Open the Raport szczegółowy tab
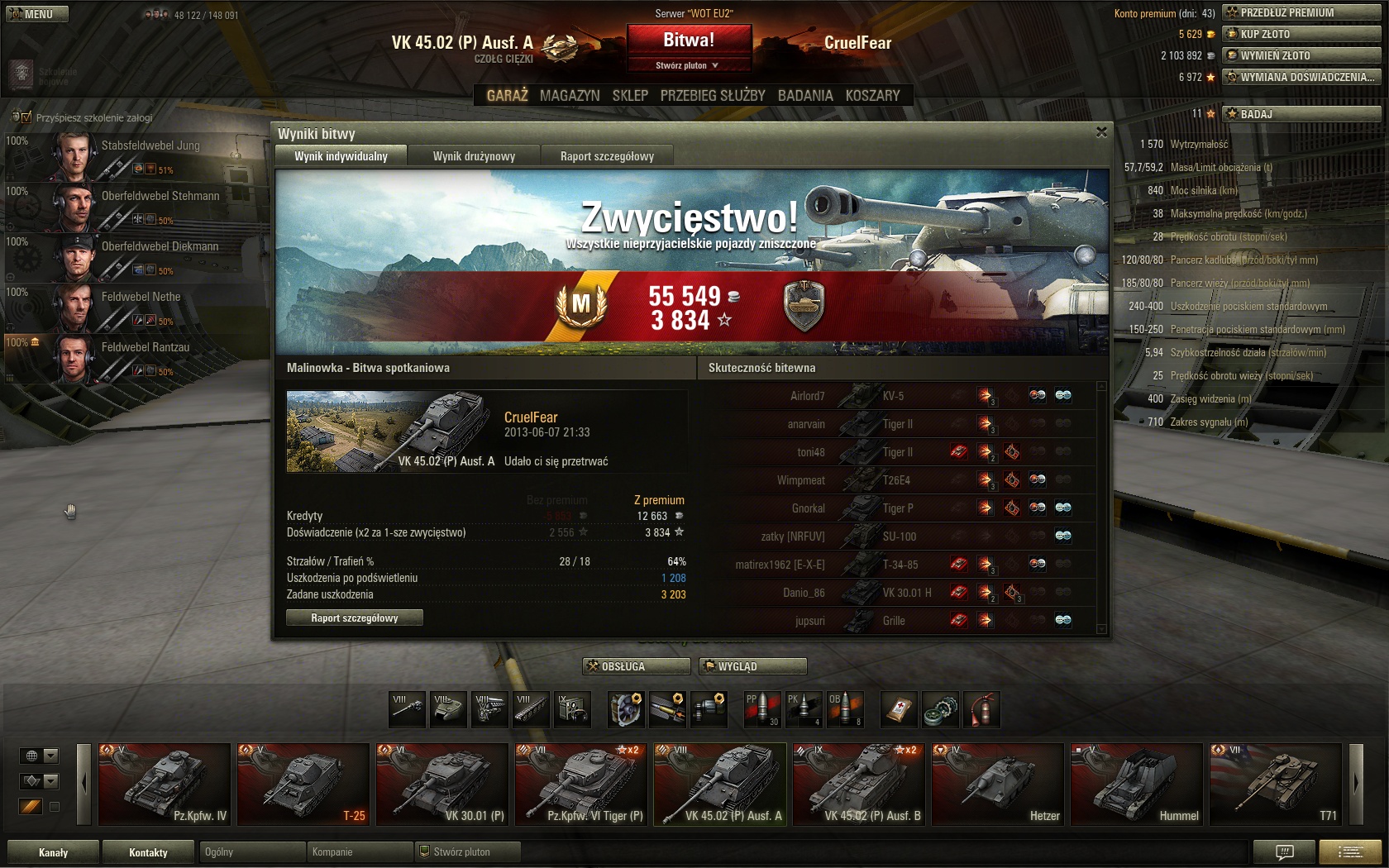The height and width of the screenshot is (868, 1389). [607, 156]
